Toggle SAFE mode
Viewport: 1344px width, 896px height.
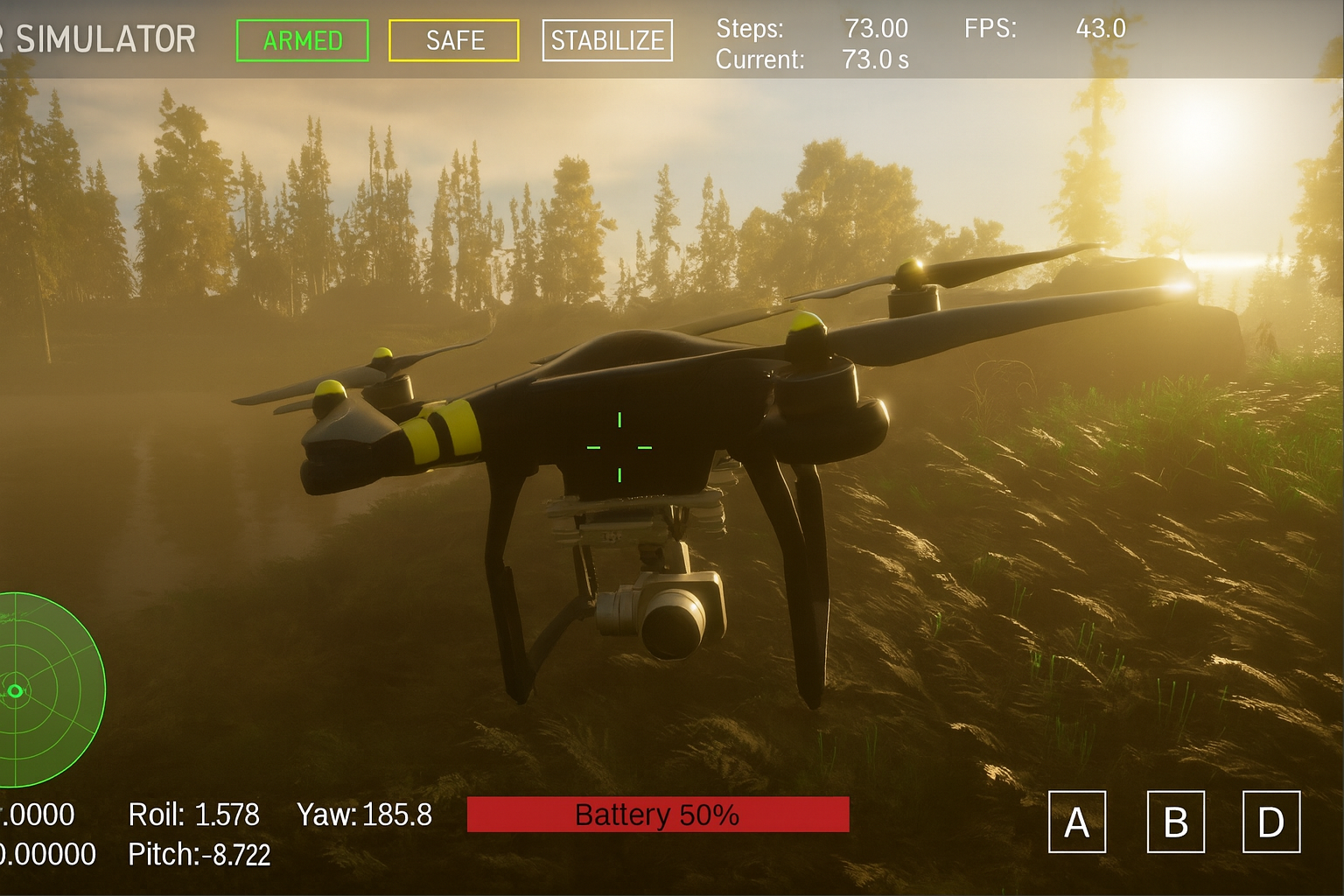pyautogui.click(x=453, y=40)
